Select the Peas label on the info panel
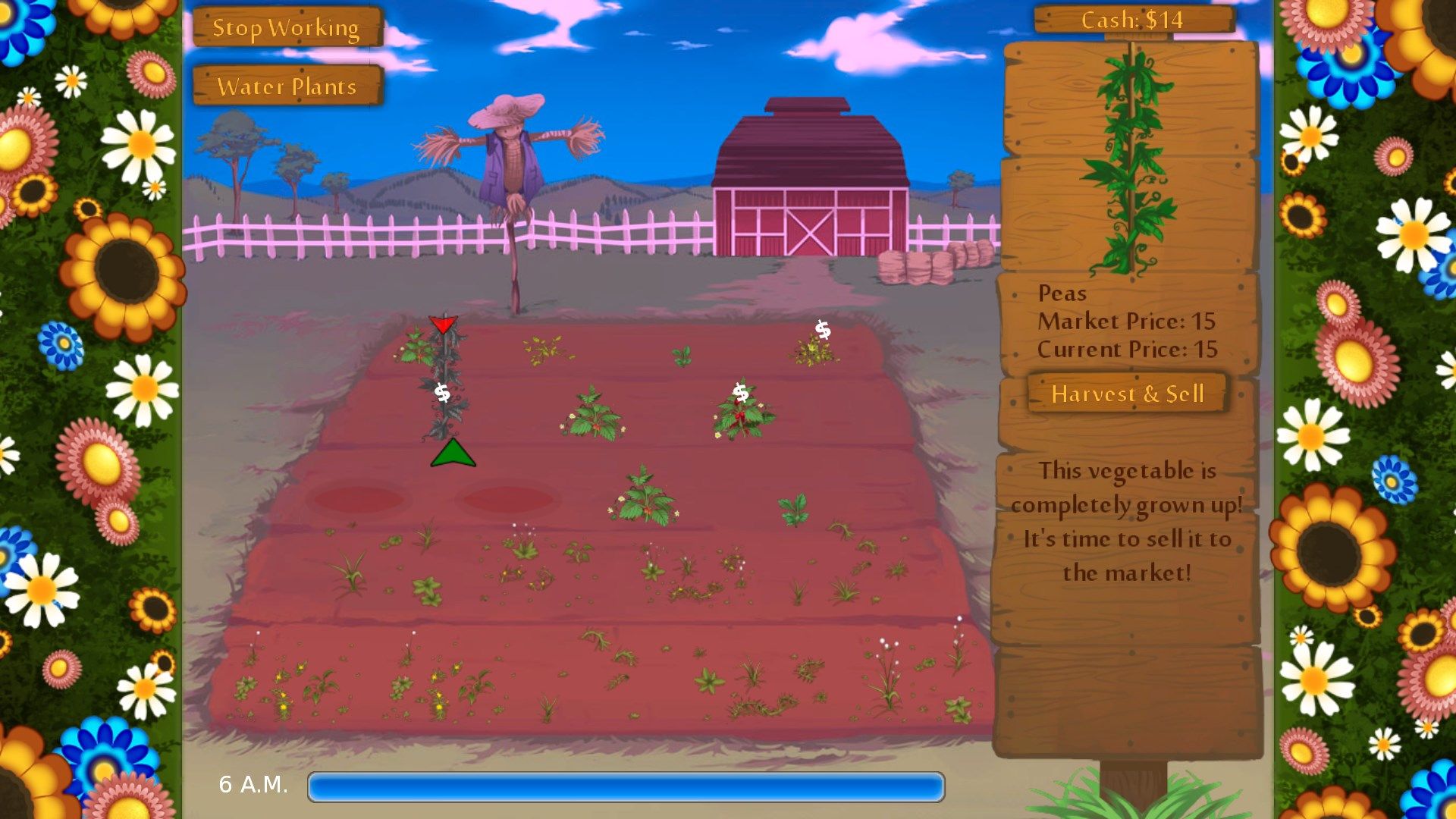Image resolution: width=1456 pixels, height=819 pixels. (x=1062, y=293)
